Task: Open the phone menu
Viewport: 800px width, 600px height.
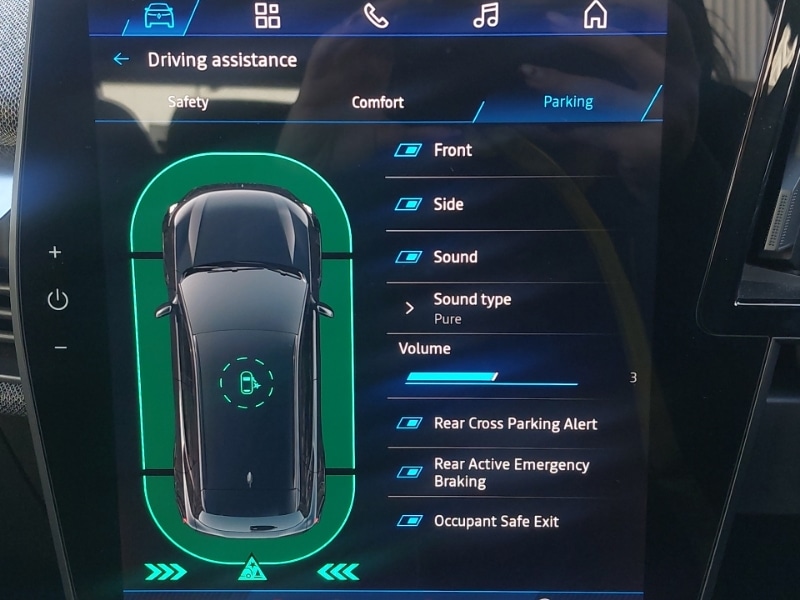Action: [x=376, y=16]
